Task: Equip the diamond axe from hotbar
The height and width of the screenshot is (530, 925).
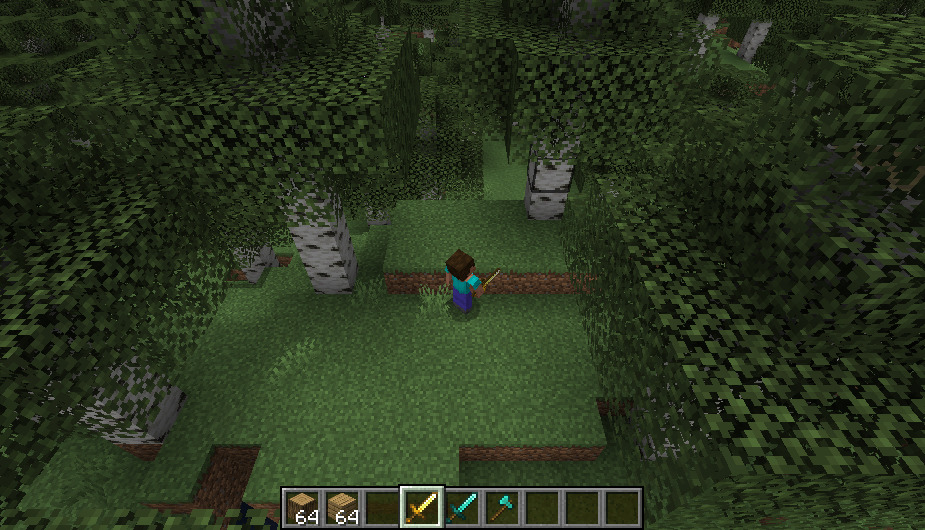Action: (x=501, y=508)
